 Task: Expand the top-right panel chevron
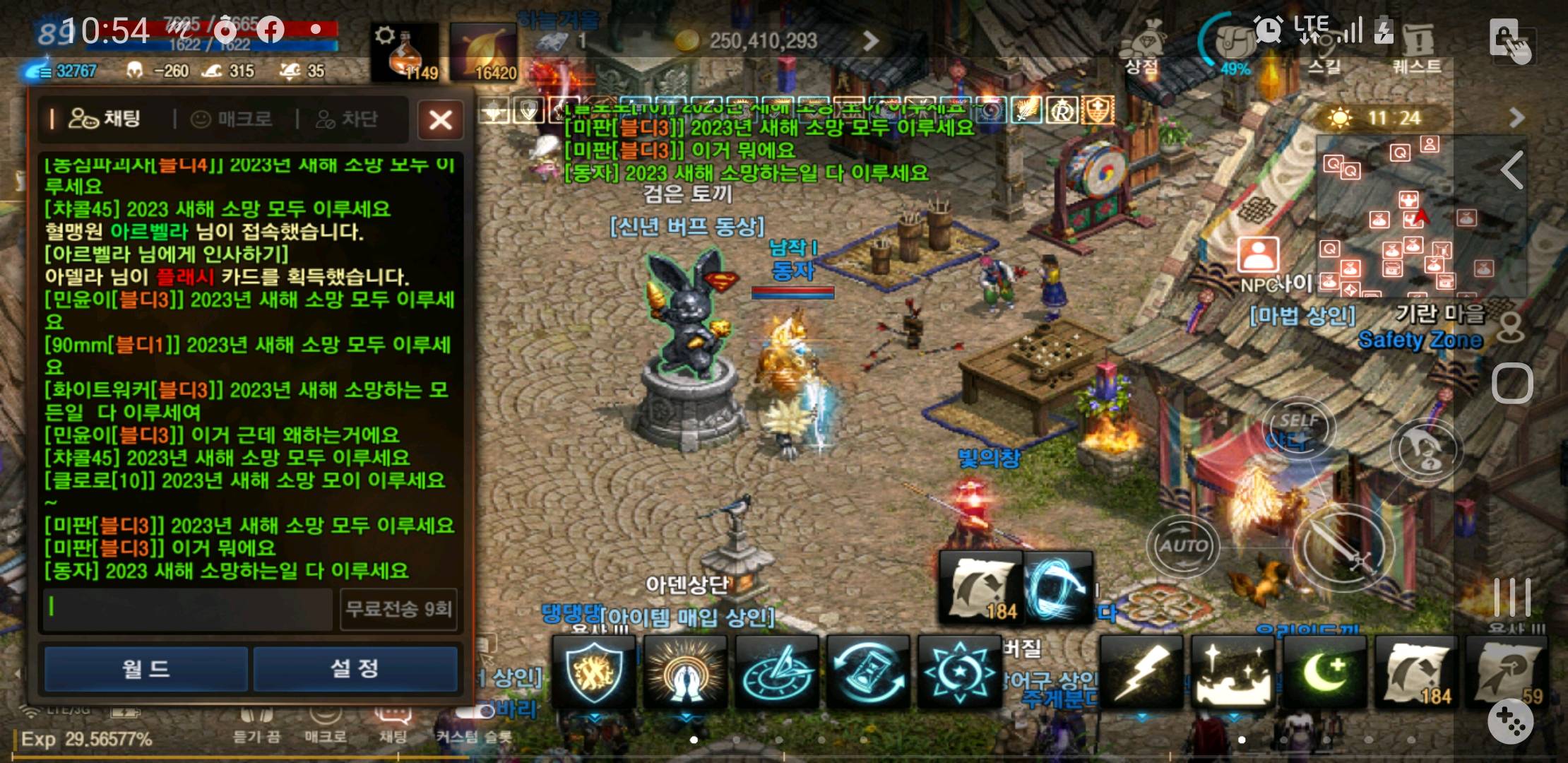point(1517,119)
